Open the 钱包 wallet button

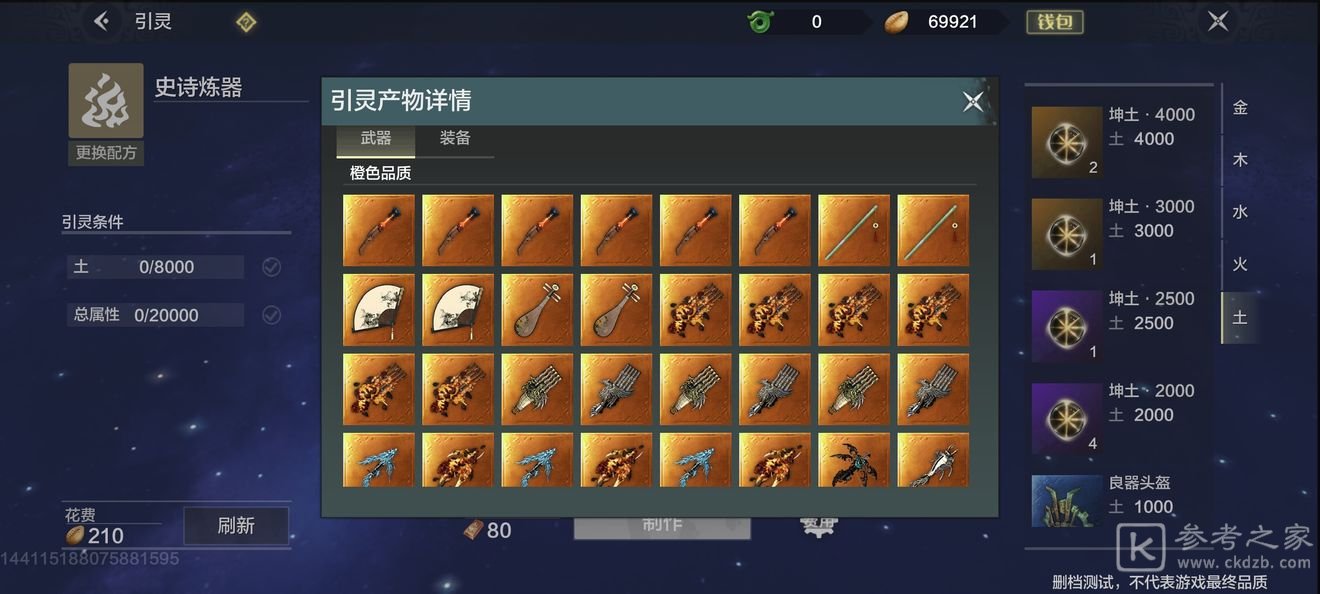coord(1054,22)
